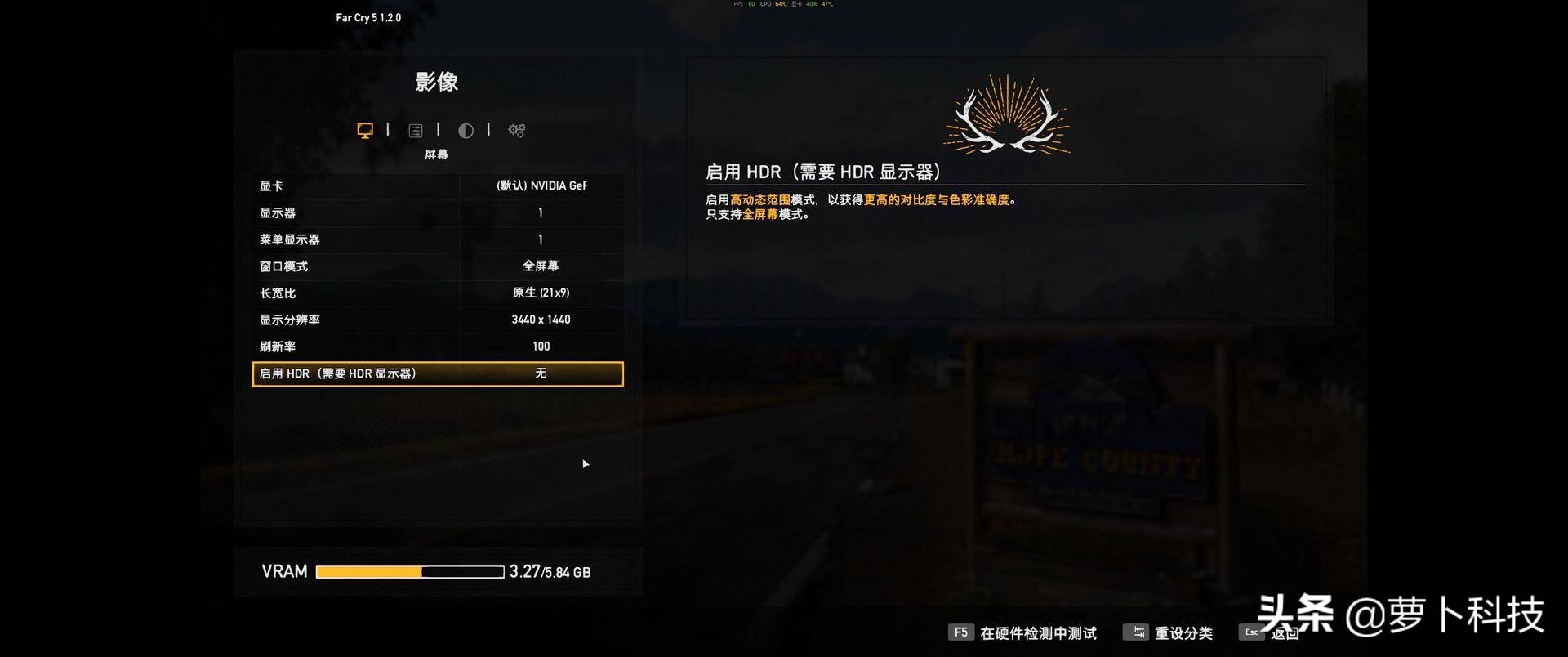
Task: Click the Esc key icon next to 返回
Action: coord(1252,632)
